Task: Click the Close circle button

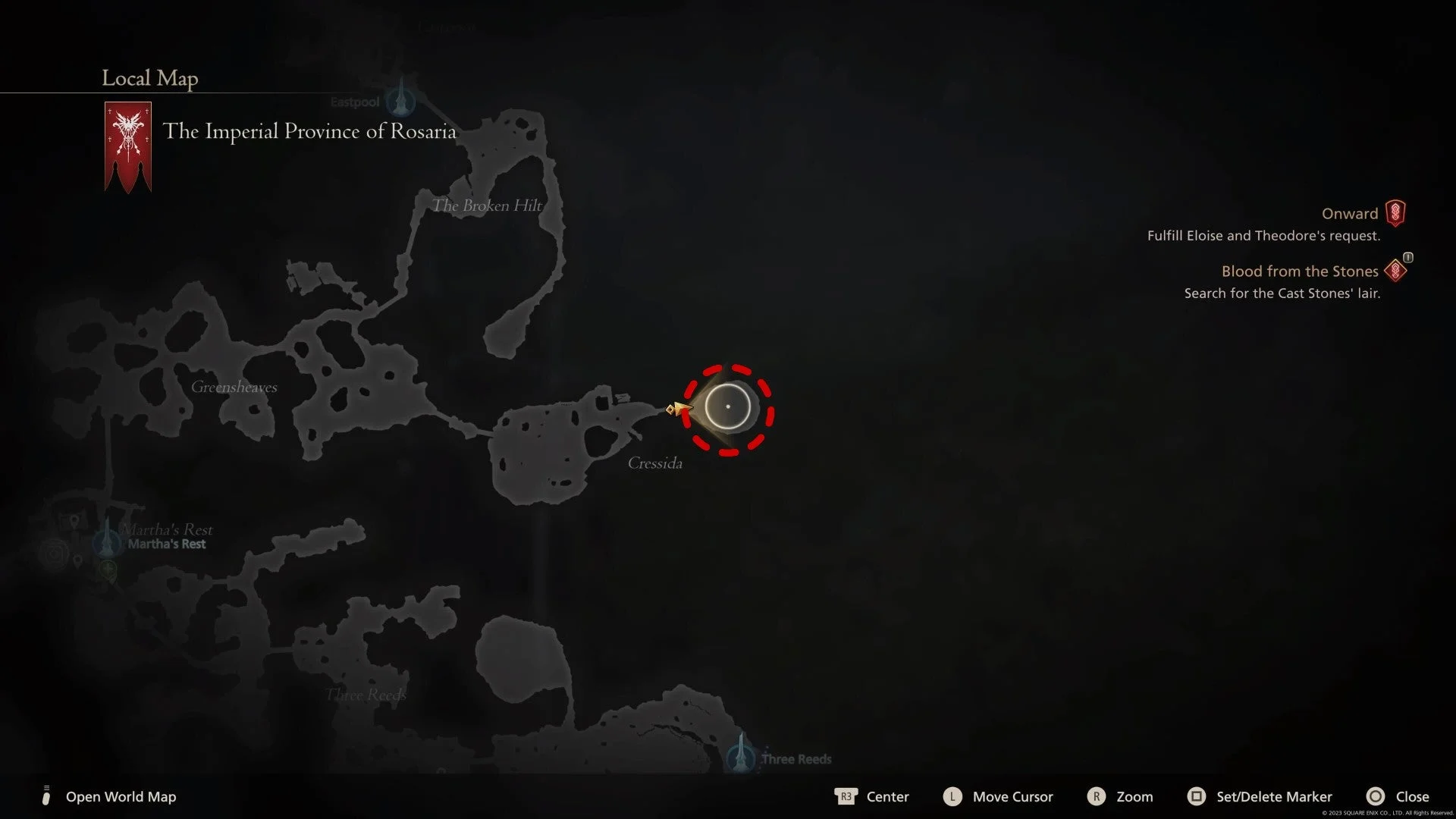Action: click(1375, 797)
